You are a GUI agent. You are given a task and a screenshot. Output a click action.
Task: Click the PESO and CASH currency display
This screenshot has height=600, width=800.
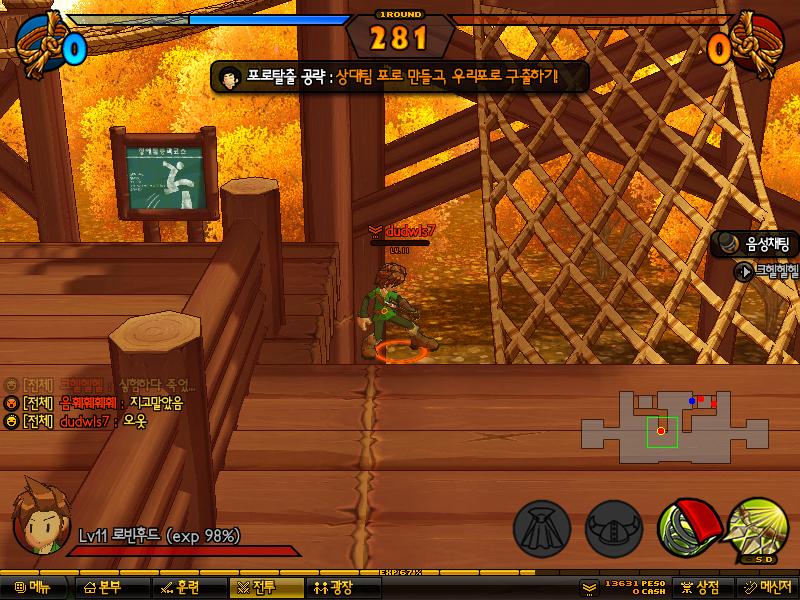click(x=624, y=588)
